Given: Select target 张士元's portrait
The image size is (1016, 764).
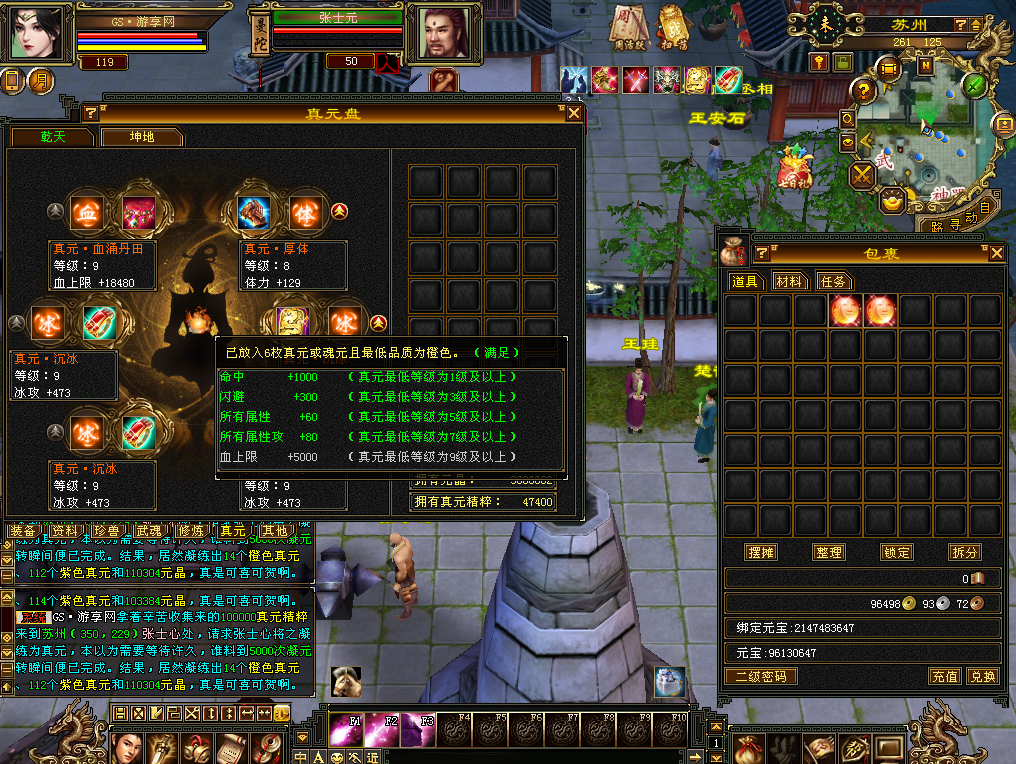Looking at the screenshot, I should coord(441,34).
